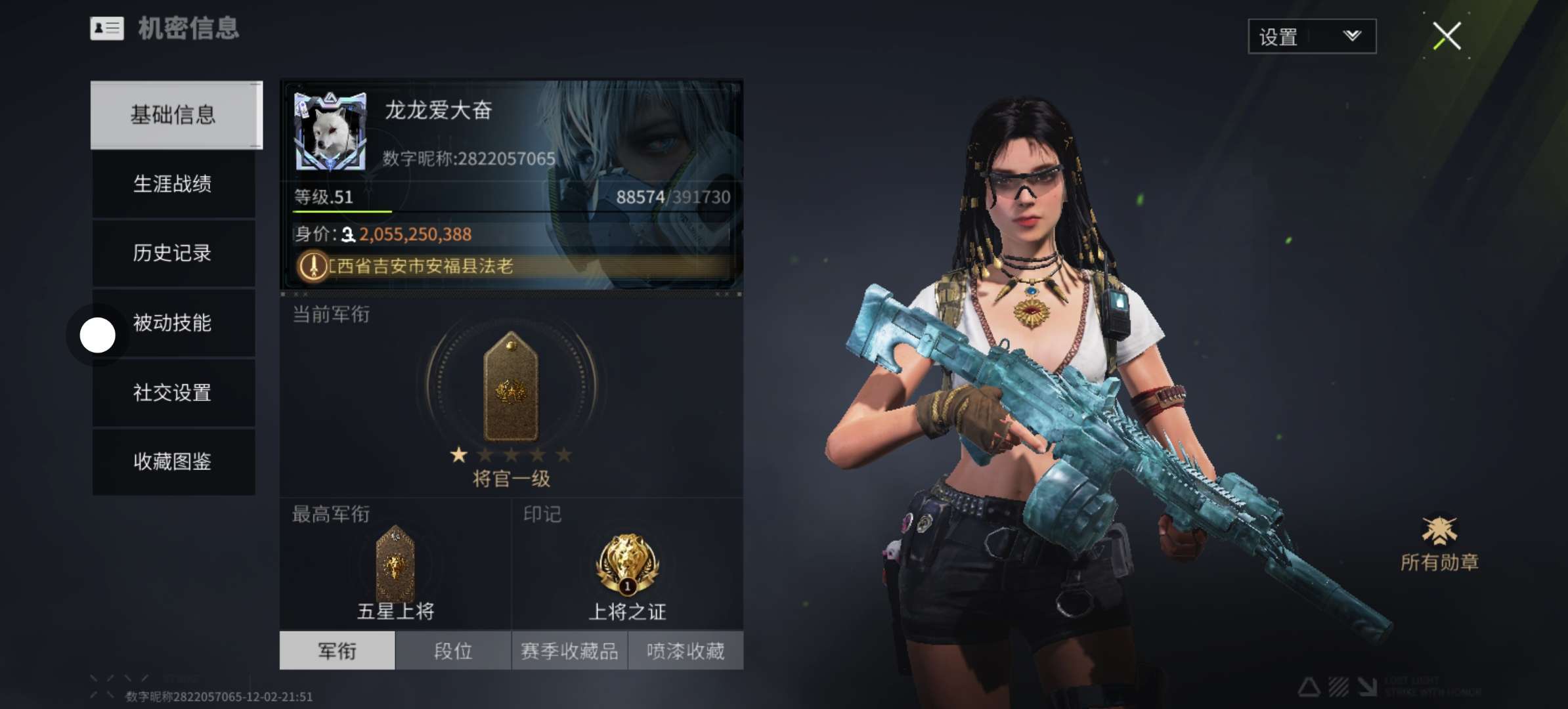Click the title banner with 吉安市安福县法老

point(512,266)
